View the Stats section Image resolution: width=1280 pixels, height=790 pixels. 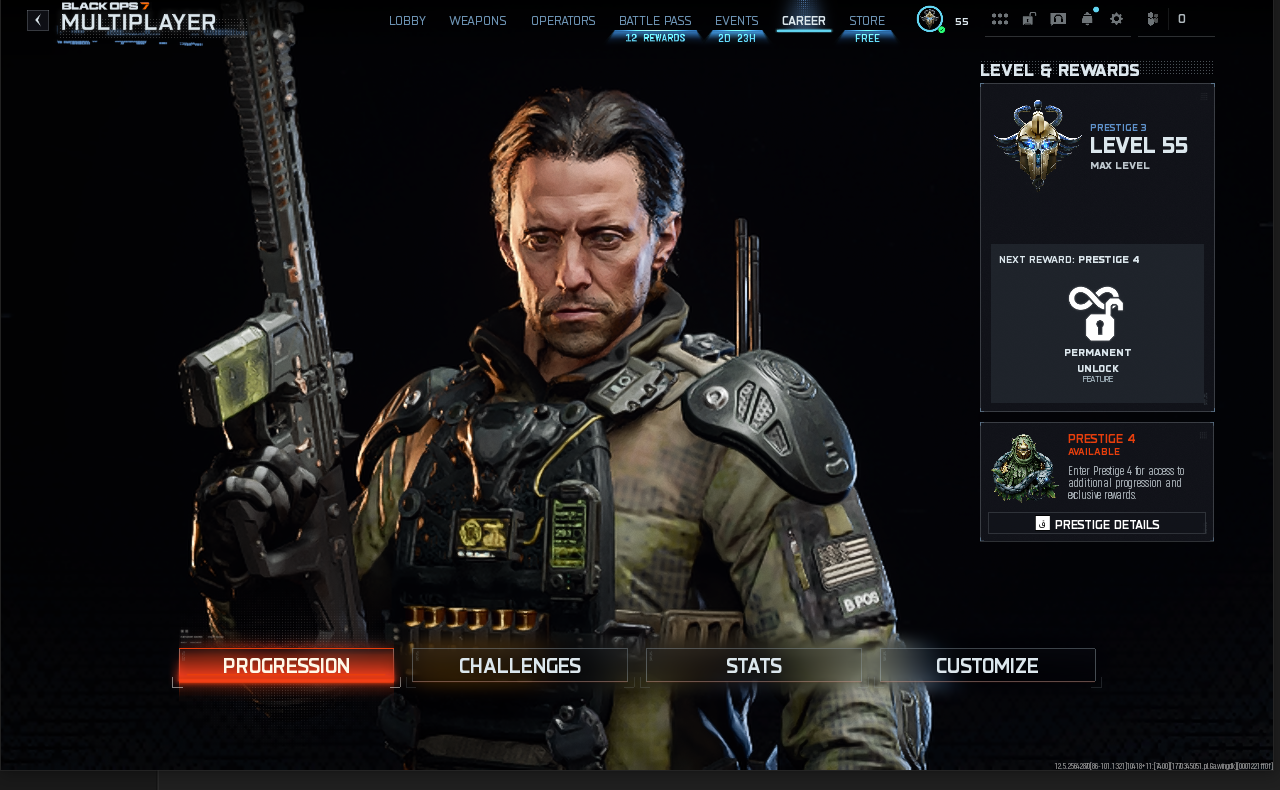click(754, 666)
